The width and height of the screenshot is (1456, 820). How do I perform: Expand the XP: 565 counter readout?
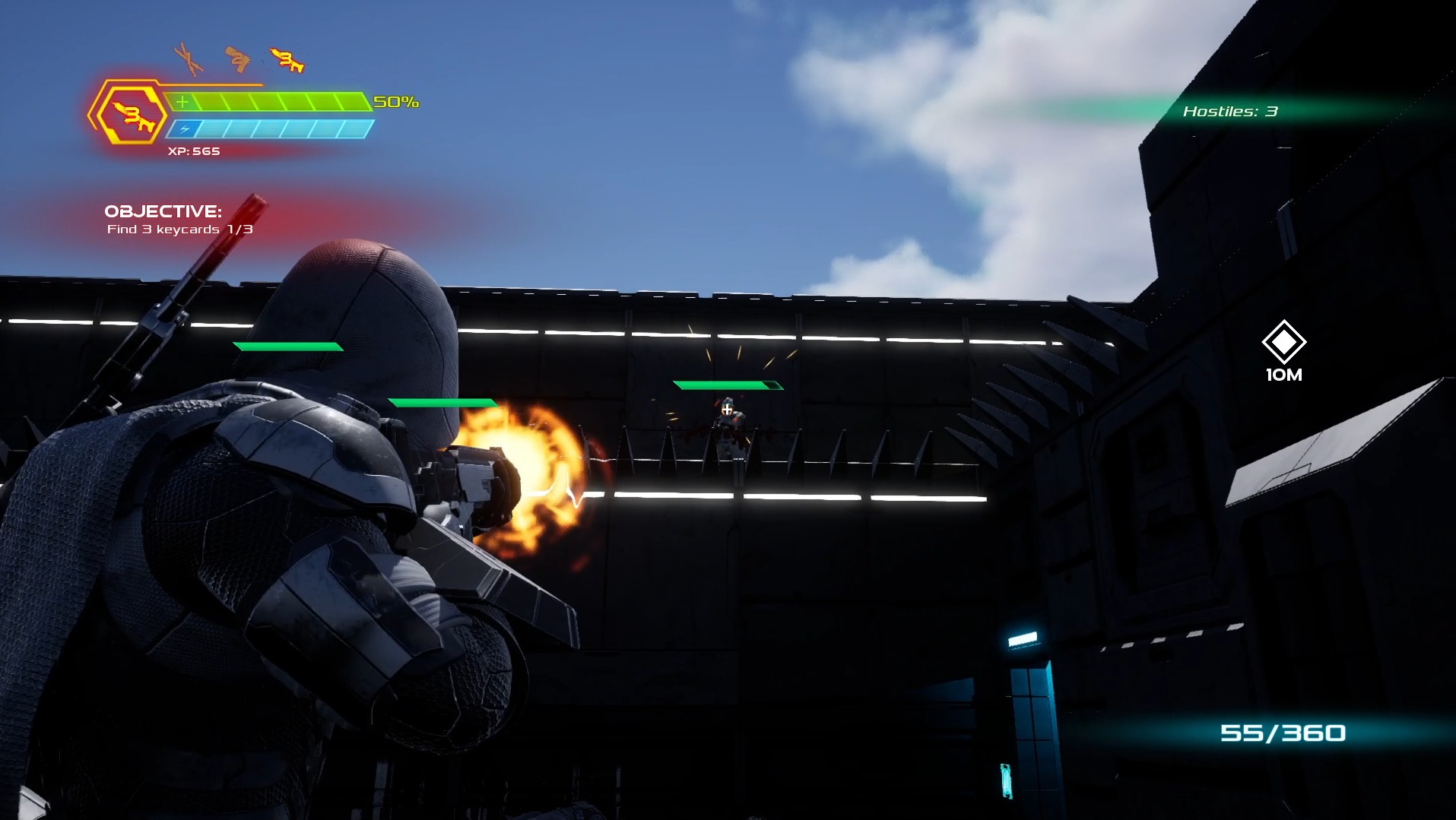195,151
